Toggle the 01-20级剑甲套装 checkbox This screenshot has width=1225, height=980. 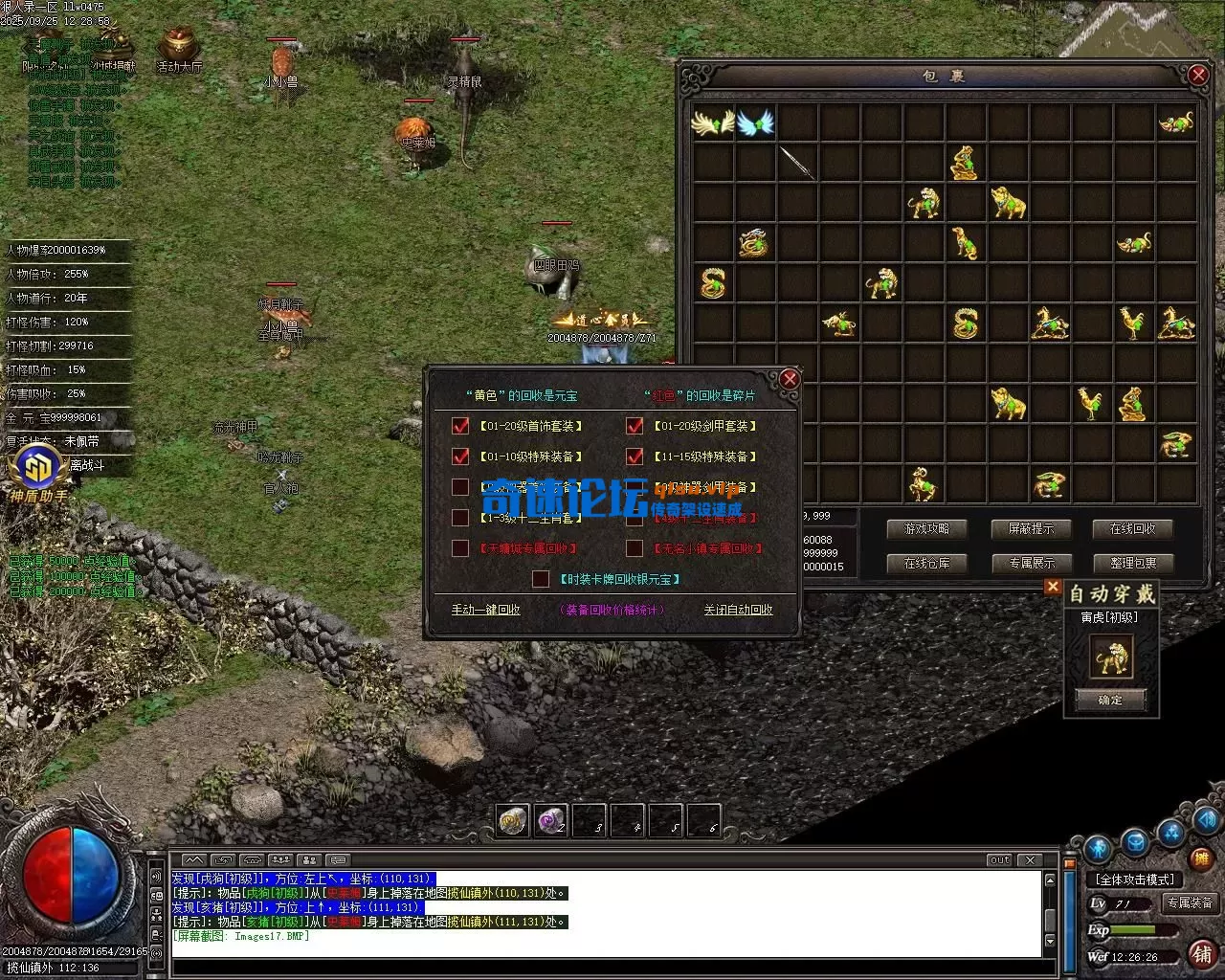click(x=634, y=426)
